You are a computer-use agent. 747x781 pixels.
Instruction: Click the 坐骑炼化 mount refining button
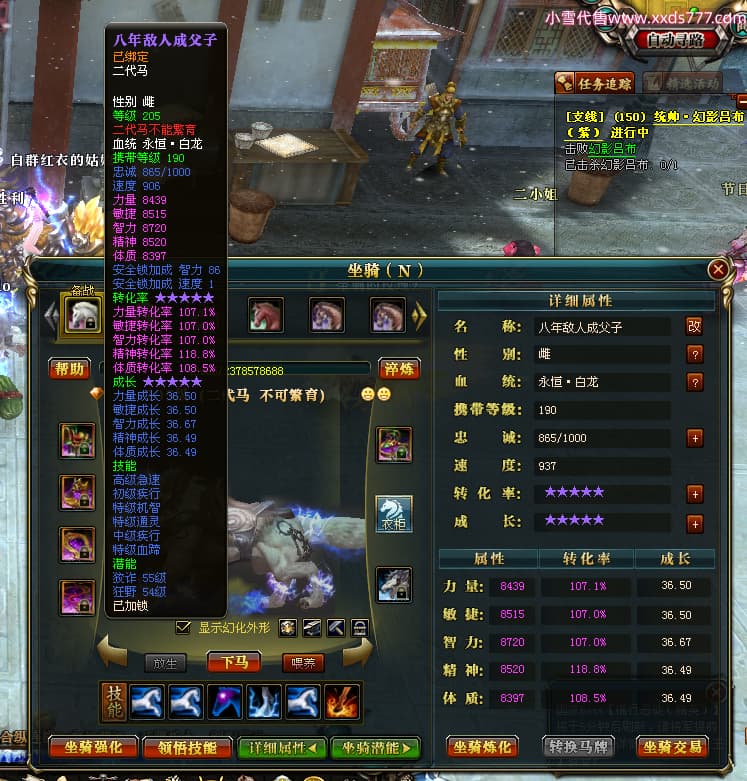point(482,747)
